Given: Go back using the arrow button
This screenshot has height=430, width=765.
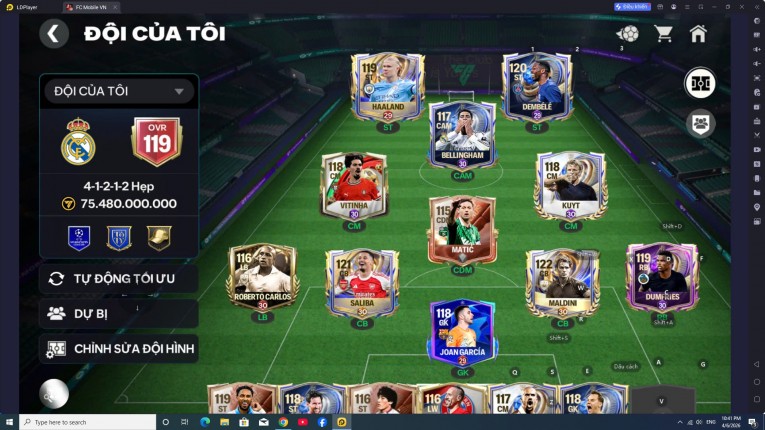Looking at the screenshot, I should (54, 34).
